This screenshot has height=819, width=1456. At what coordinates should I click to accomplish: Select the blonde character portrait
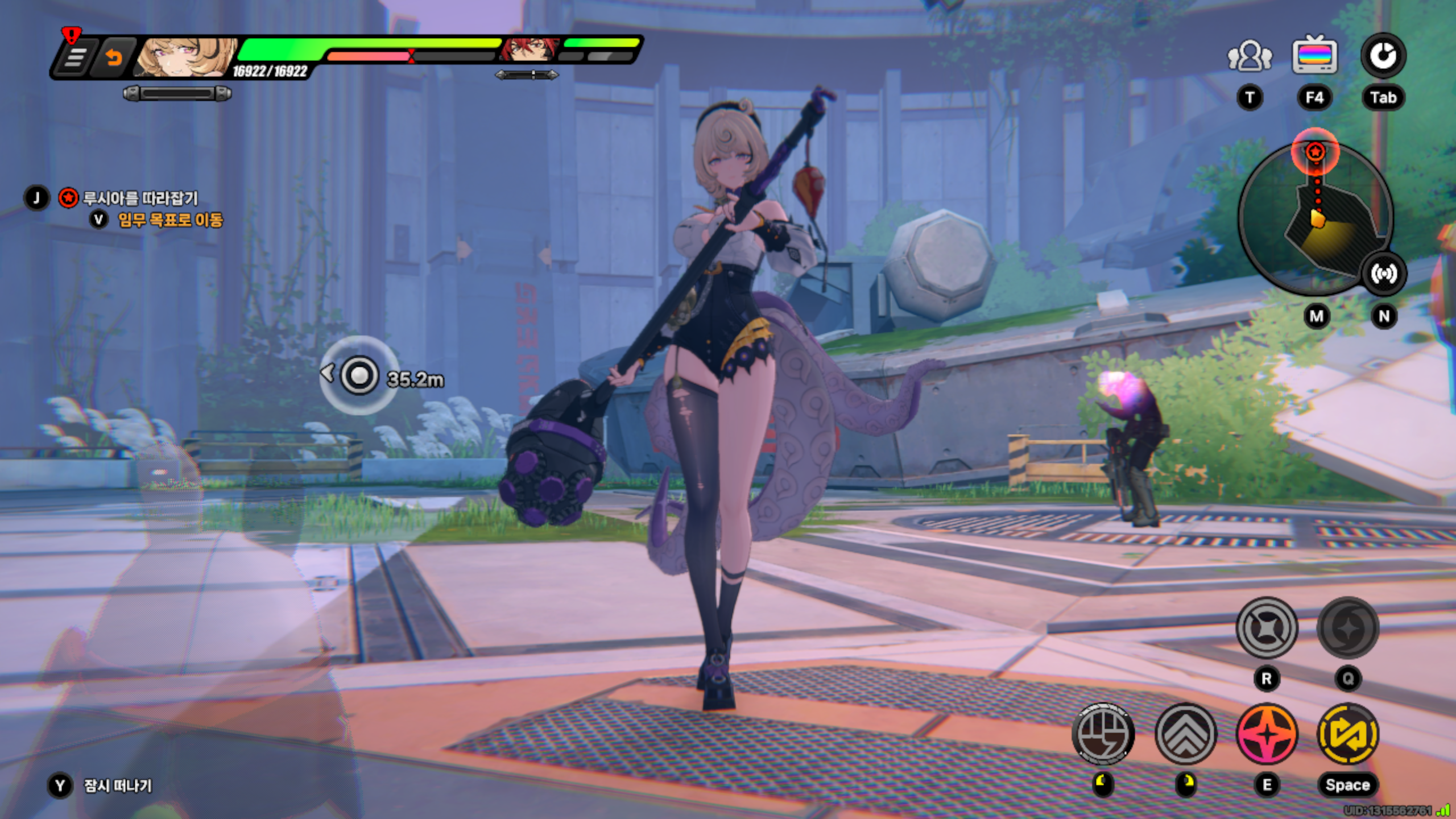[x=187, y=57]
